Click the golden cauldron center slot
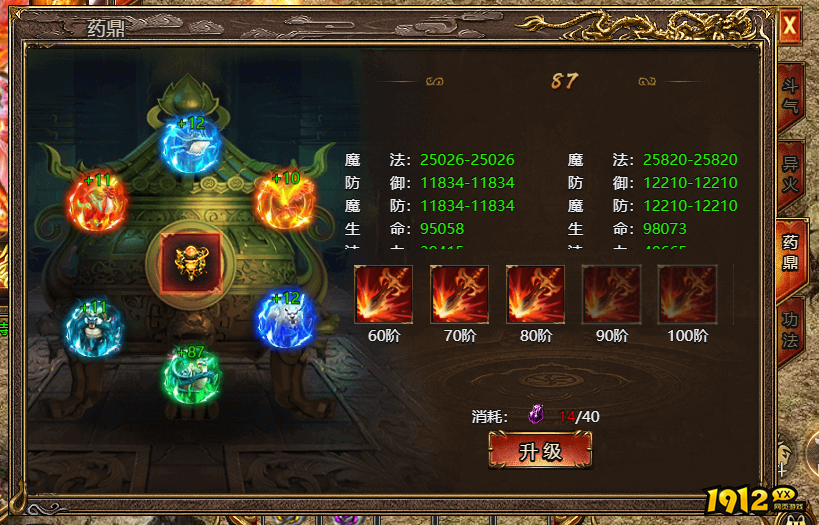Screen dimensions: 819x525 pos(190,262)
